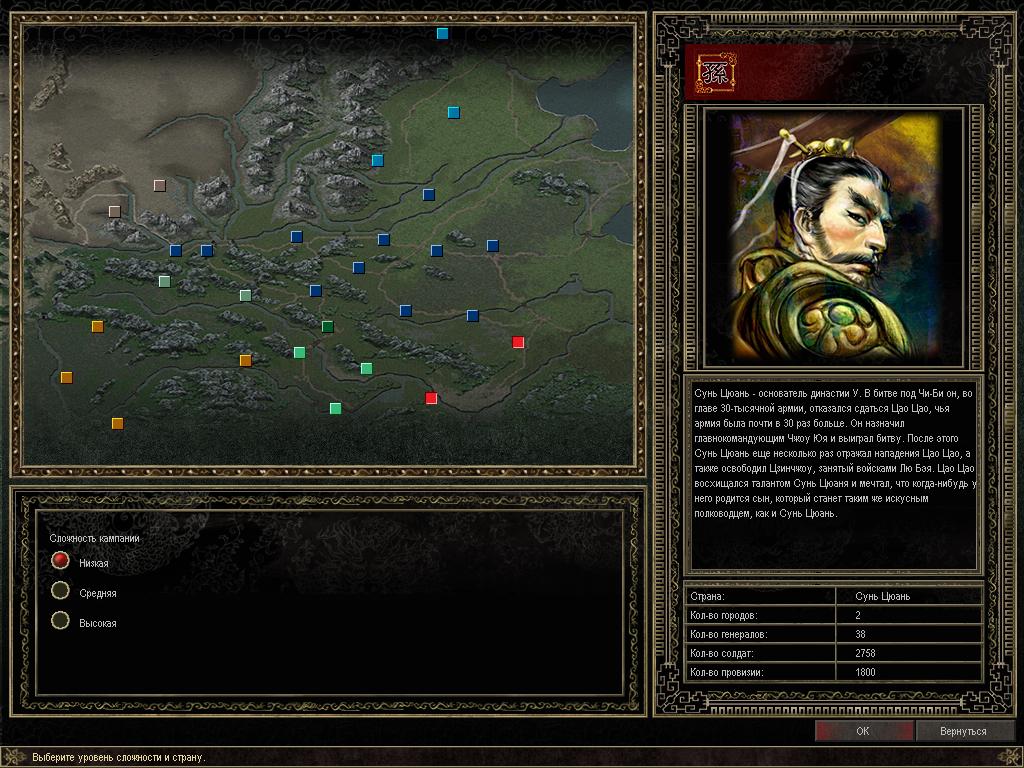Choose the Средняя difficulty option

click(x=61, y=591)
